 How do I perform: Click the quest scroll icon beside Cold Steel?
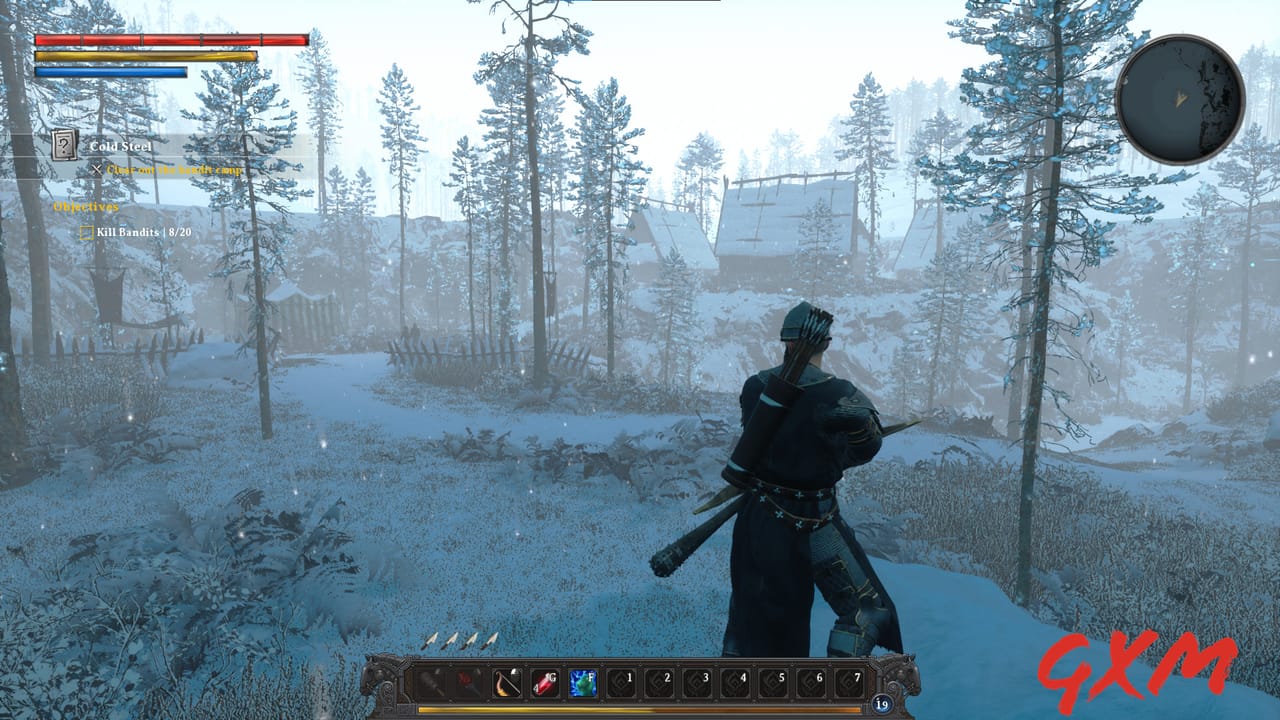[x=63, y=146]
